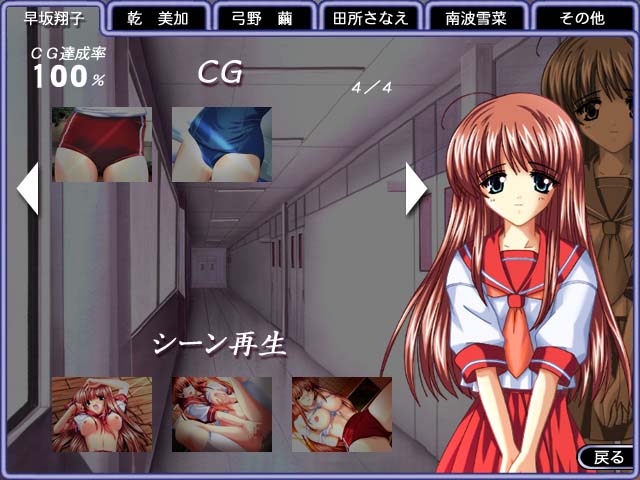Switch to the その他 tab

coord(585,17)
